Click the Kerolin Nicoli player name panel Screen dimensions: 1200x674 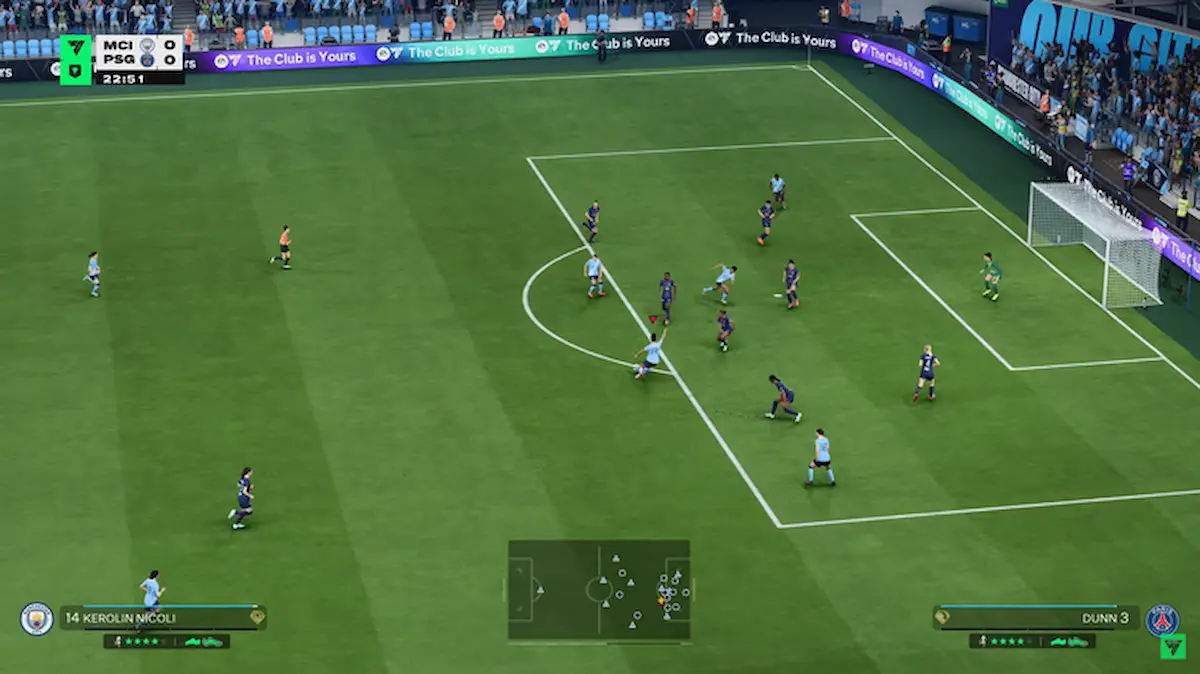point(162,618)
